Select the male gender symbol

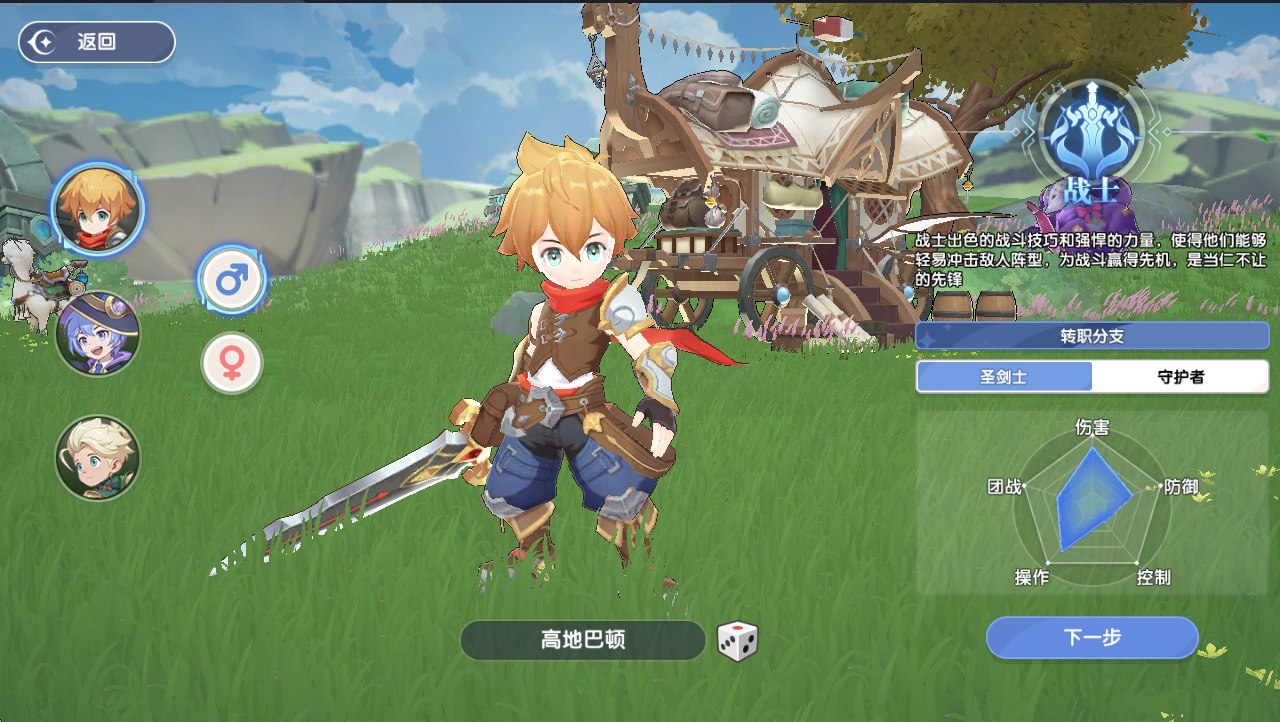pos(232,280)
